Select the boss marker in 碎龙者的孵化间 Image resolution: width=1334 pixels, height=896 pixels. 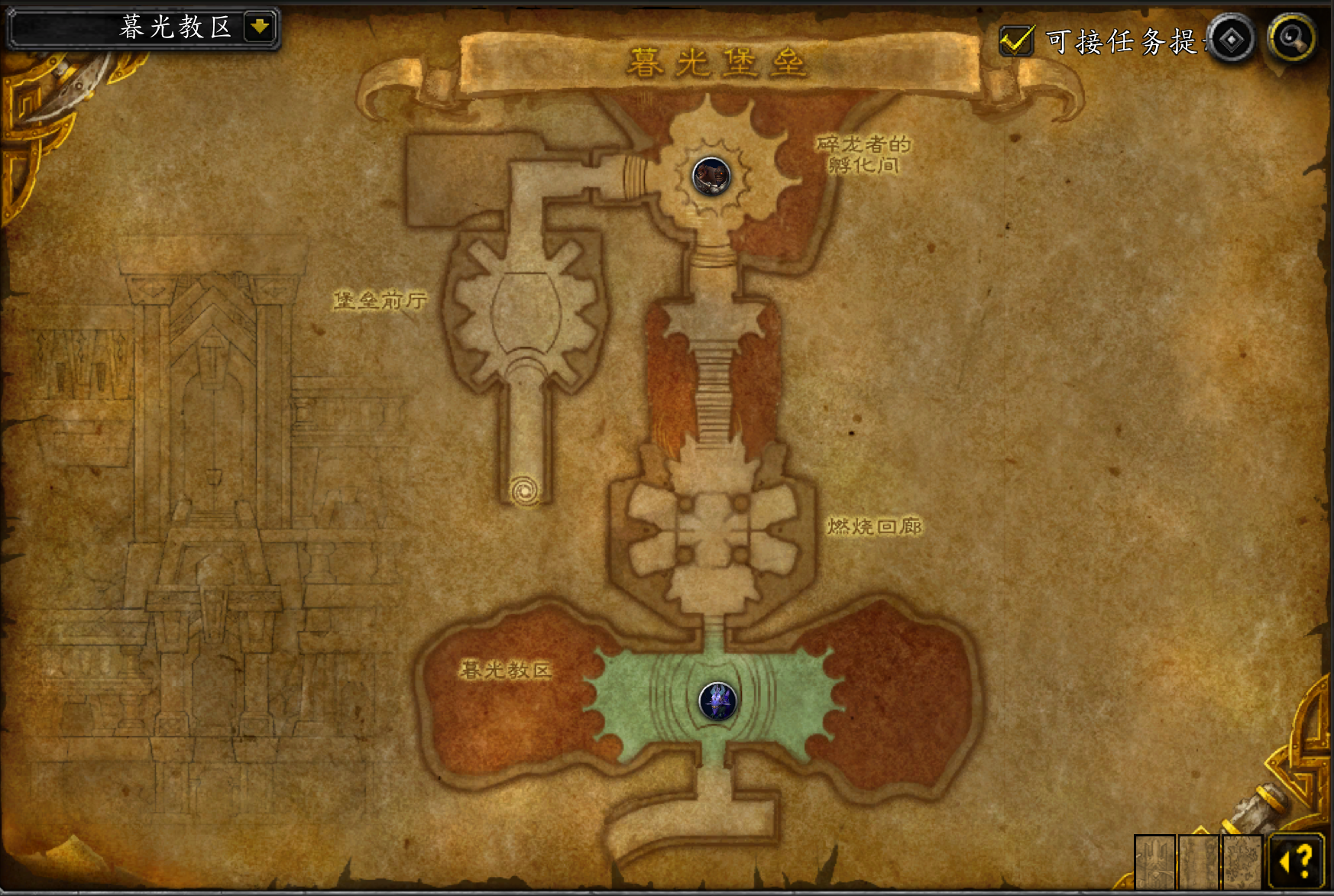coord(711,176)
